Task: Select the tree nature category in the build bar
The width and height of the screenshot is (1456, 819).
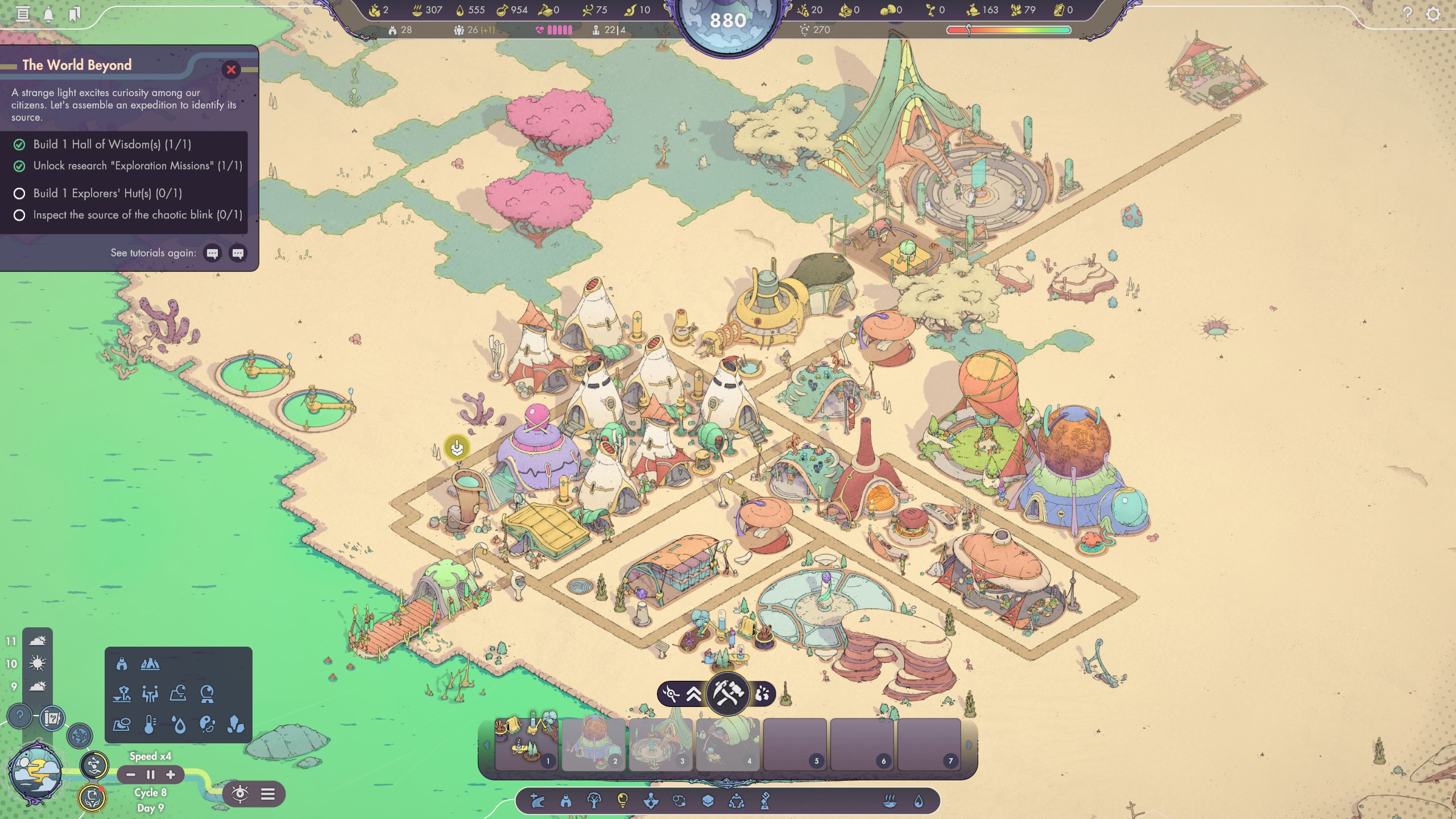Action: [594, 801]
